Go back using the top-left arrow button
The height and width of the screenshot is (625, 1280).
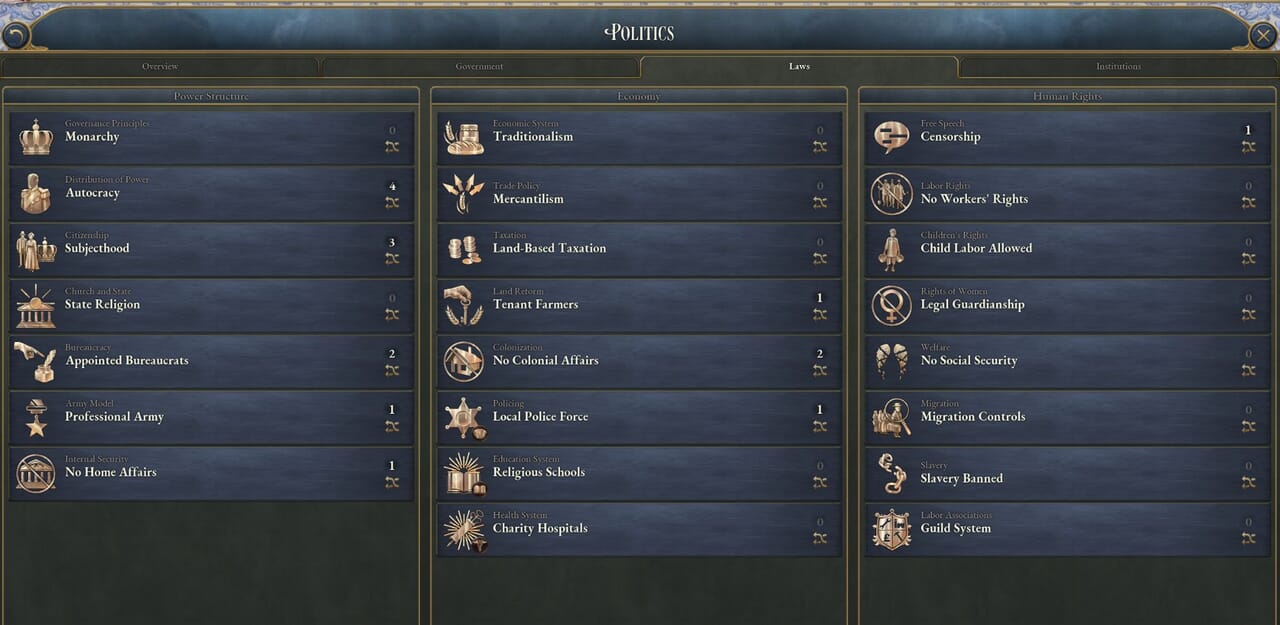[x=15, y=36]
